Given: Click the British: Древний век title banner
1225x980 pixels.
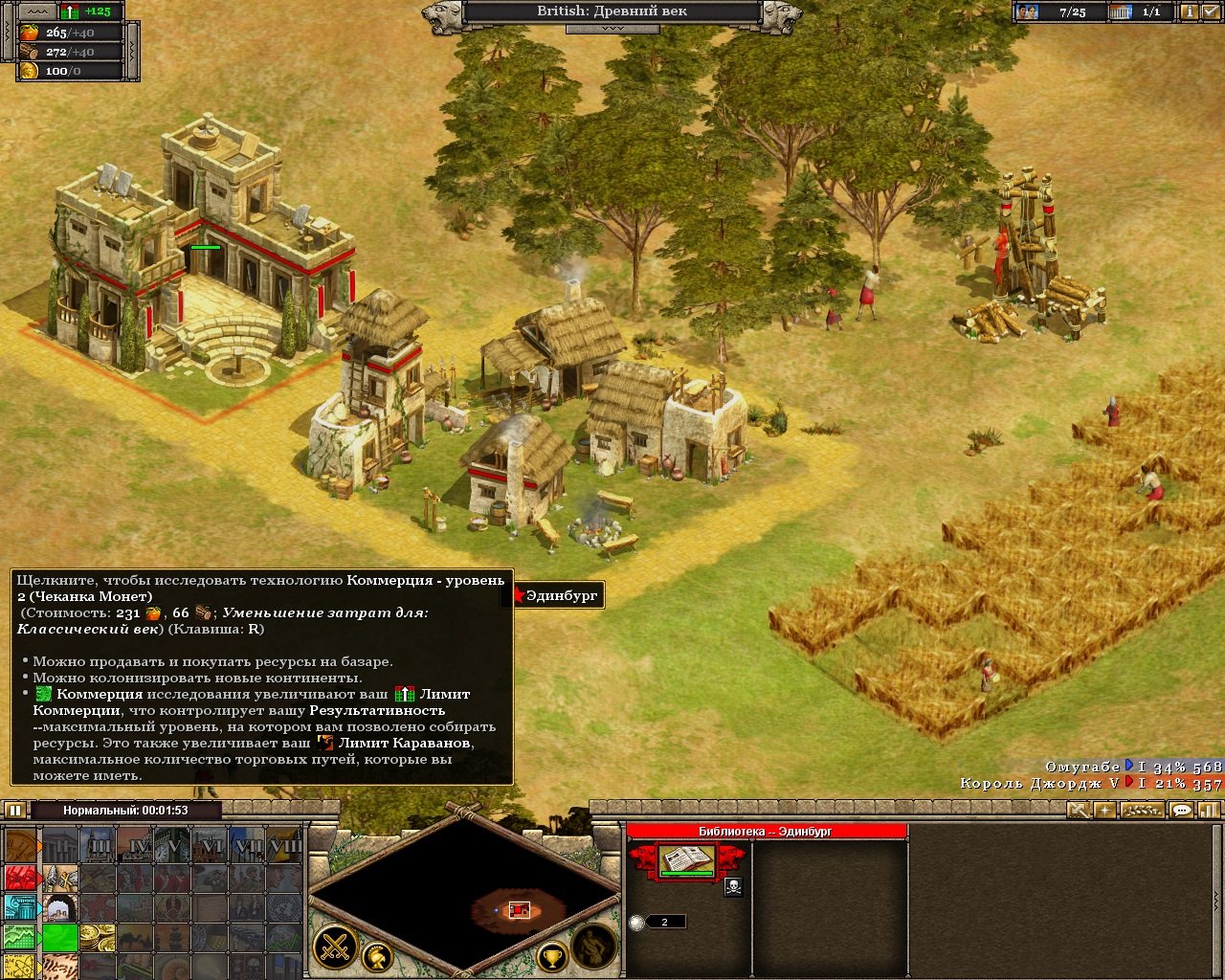Looking at the screenshot, I should [612, 11].
